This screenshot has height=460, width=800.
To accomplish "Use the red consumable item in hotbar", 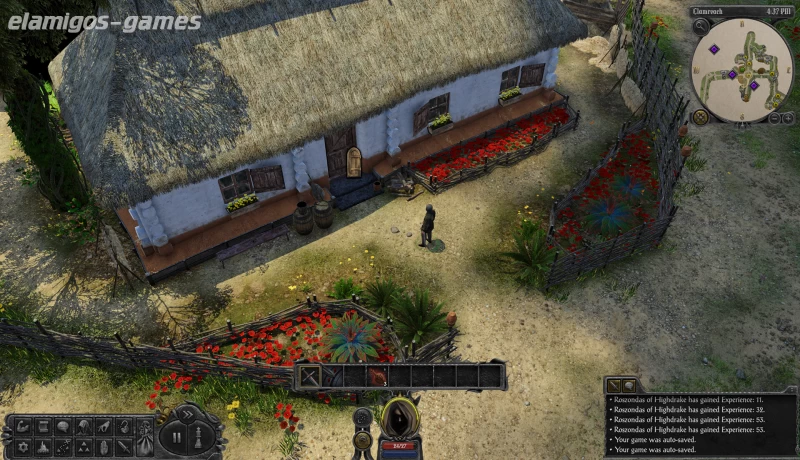I will tap(378, 377).
